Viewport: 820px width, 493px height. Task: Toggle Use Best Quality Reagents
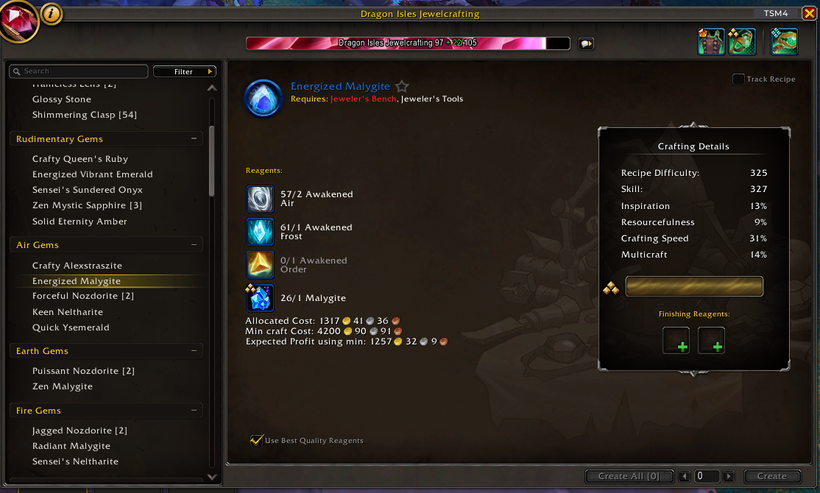[x=257, y=440]
